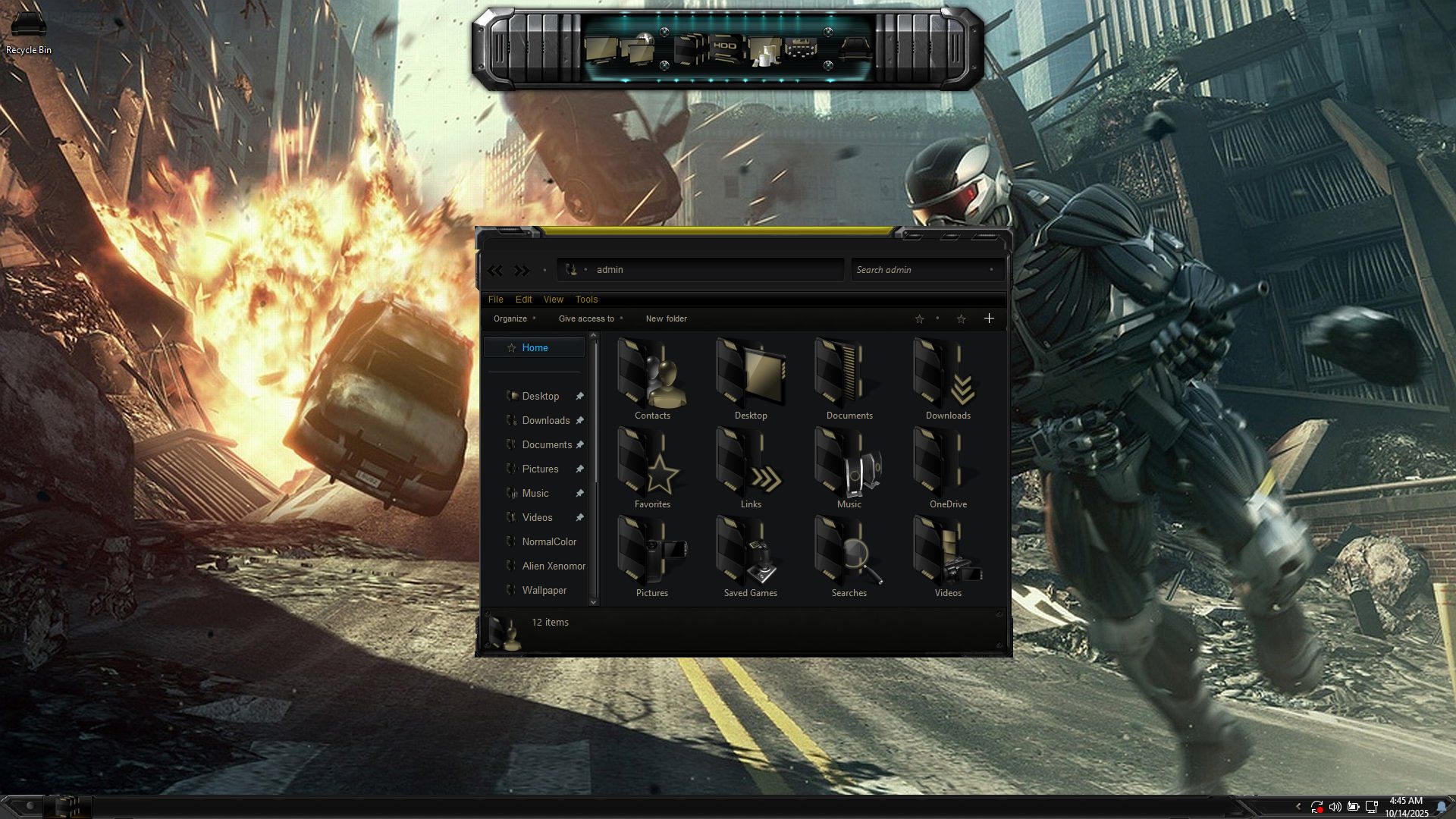The width and height of the screenshot is (1456, 819).
Task: Open the File menu
Action: 495,300
